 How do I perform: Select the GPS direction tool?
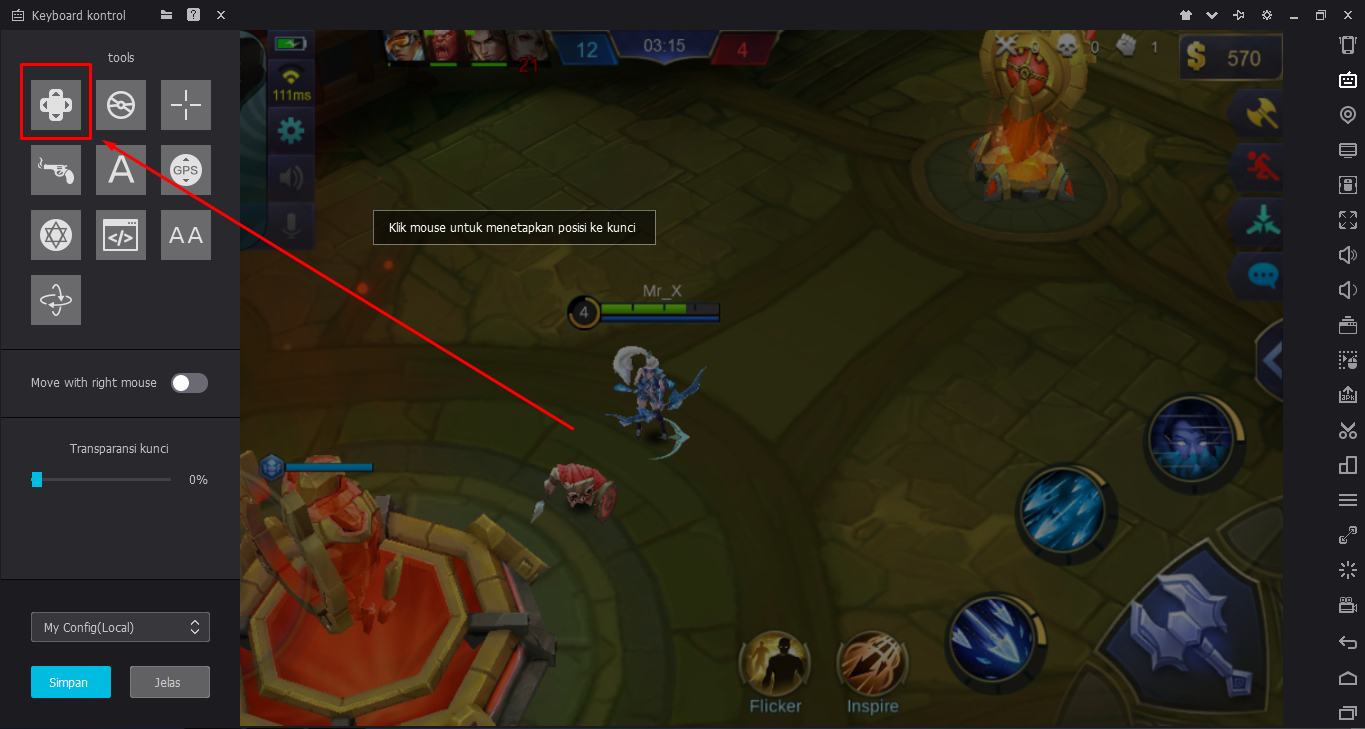(185, 170)
